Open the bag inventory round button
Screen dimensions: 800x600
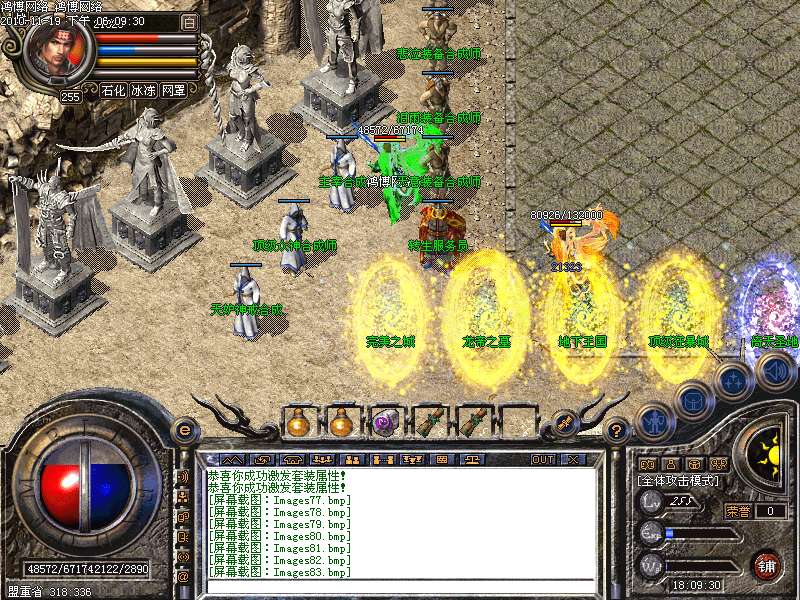click(692, 402)
